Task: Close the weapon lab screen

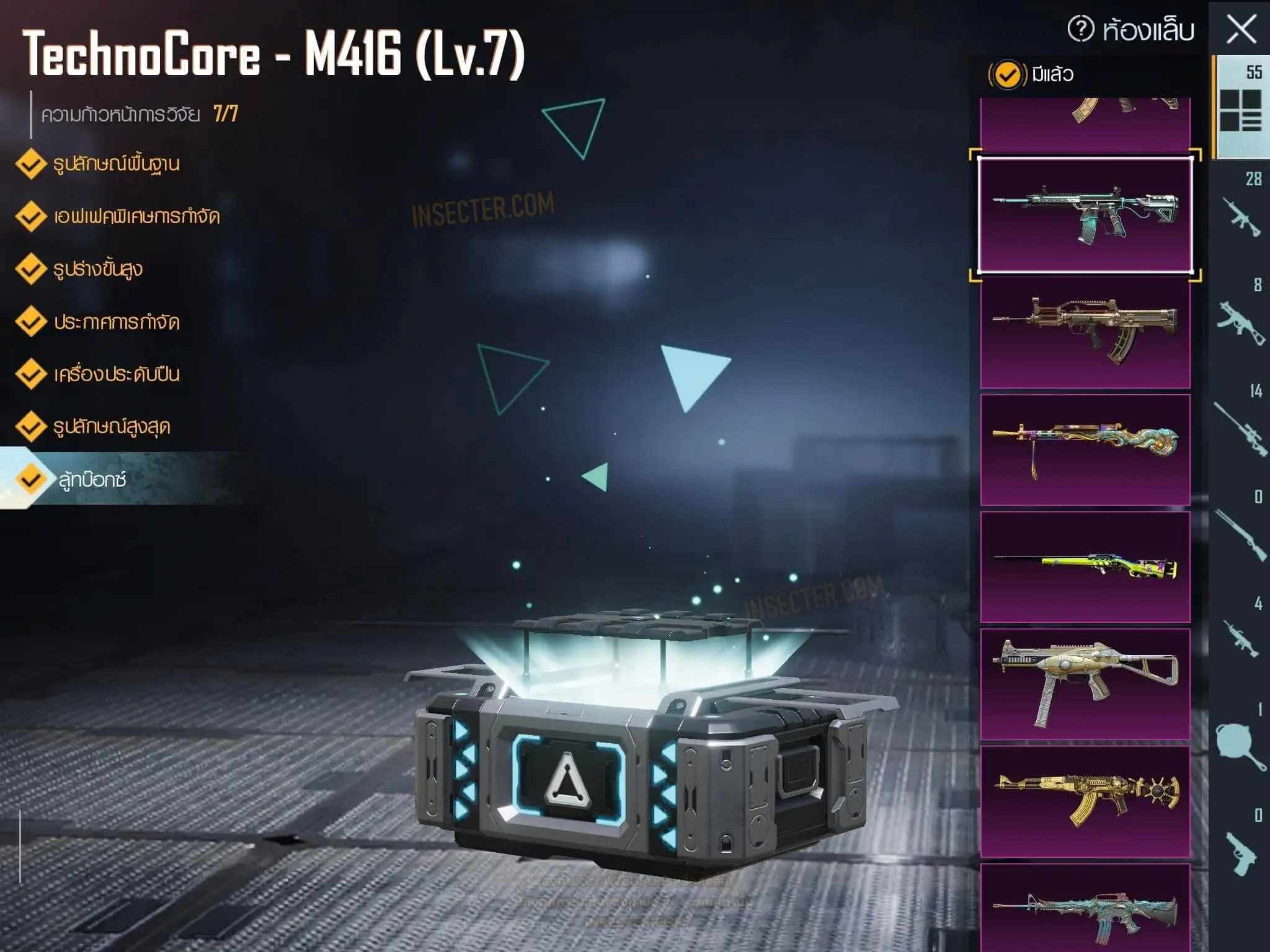Action: click(x=1241, y=30)
